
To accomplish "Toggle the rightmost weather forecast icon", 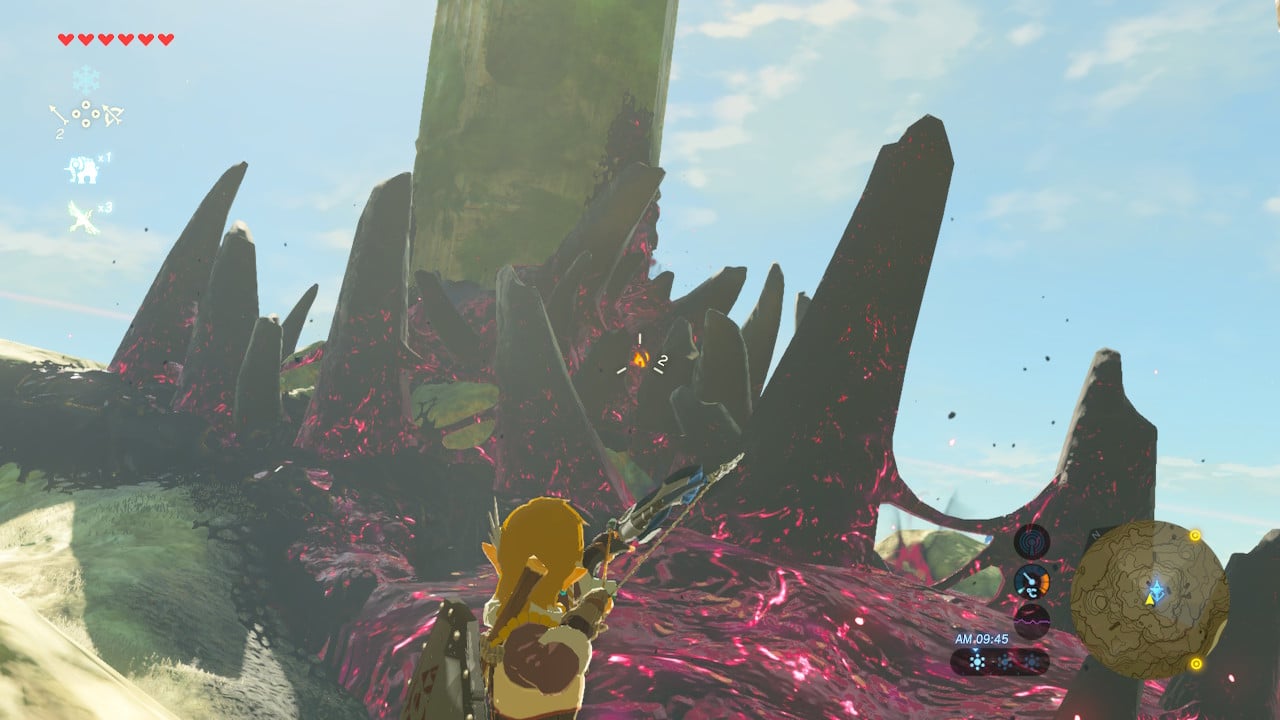I will pos(1032,662).
